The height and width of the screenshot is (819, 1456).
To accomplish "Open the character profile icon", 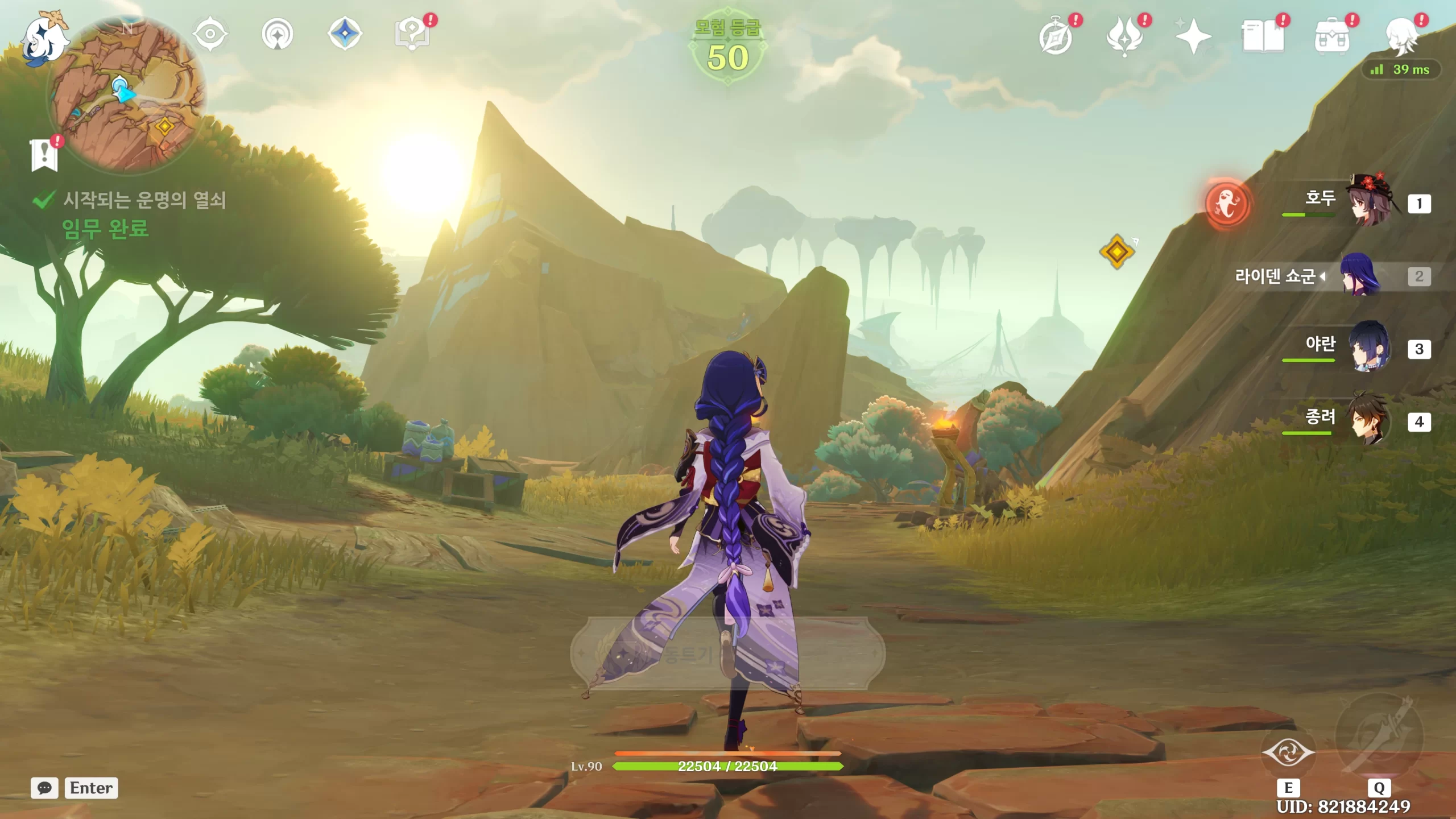I will click(1401, 37).
